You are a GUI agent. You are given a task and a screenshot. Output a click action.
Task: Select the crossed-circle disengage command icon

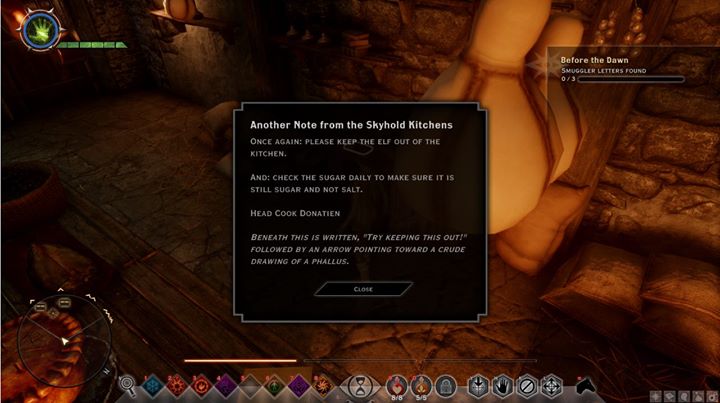[526, 384]
